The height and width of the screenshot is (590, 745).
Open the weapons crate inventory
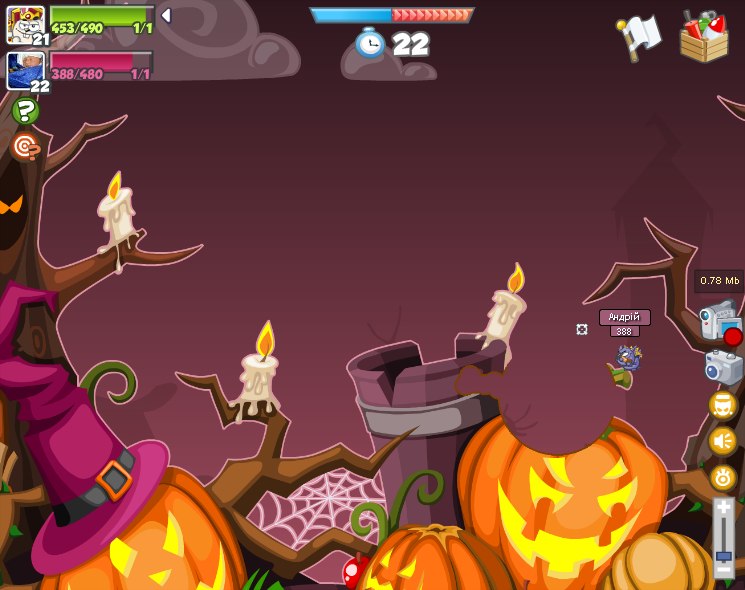704,38
